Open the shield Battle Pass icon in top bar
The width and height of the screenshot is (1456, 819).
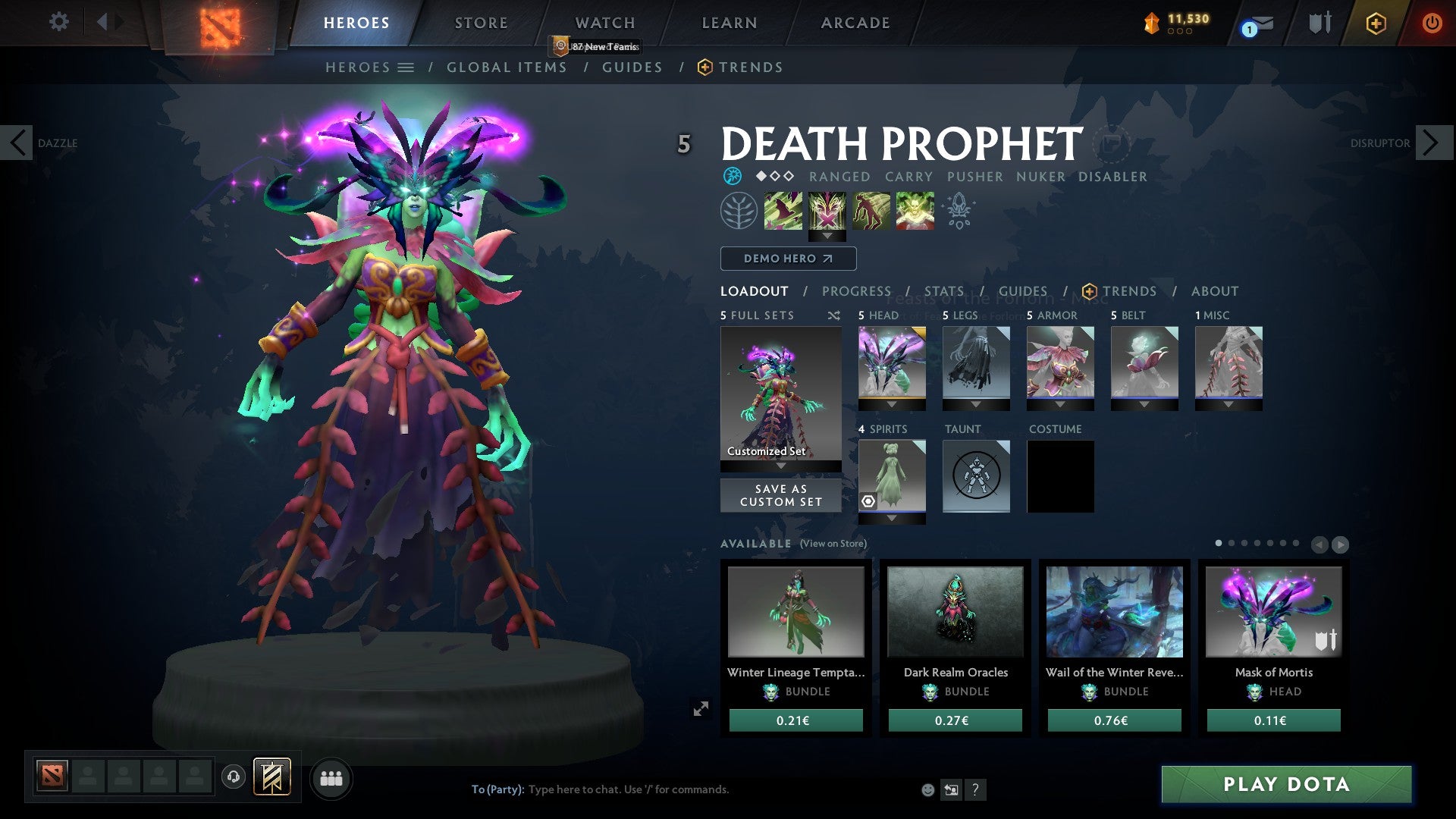1319,22
